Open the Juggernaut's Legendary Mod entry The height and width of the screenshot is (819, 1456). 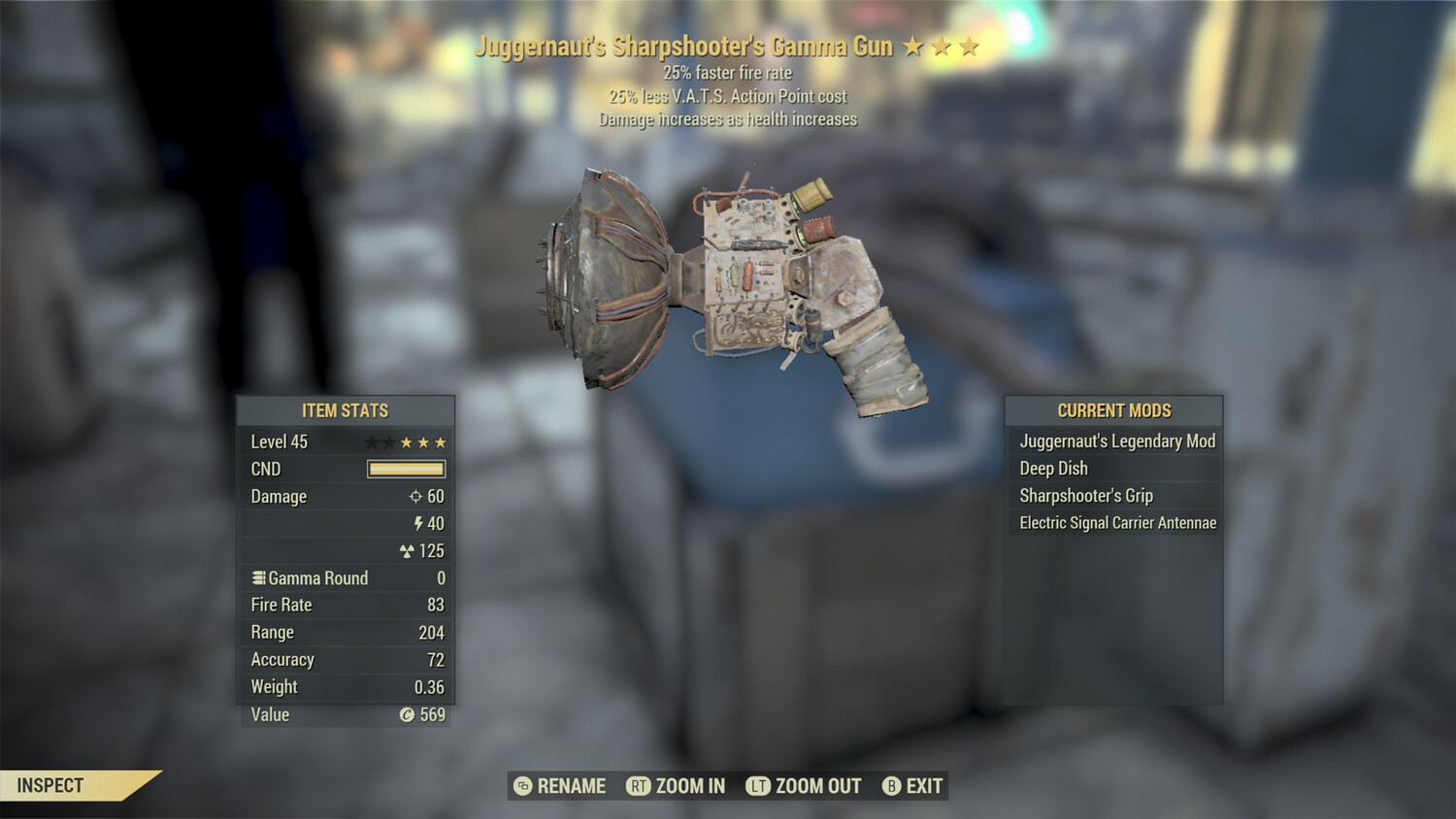click(x=1116, y=441)
